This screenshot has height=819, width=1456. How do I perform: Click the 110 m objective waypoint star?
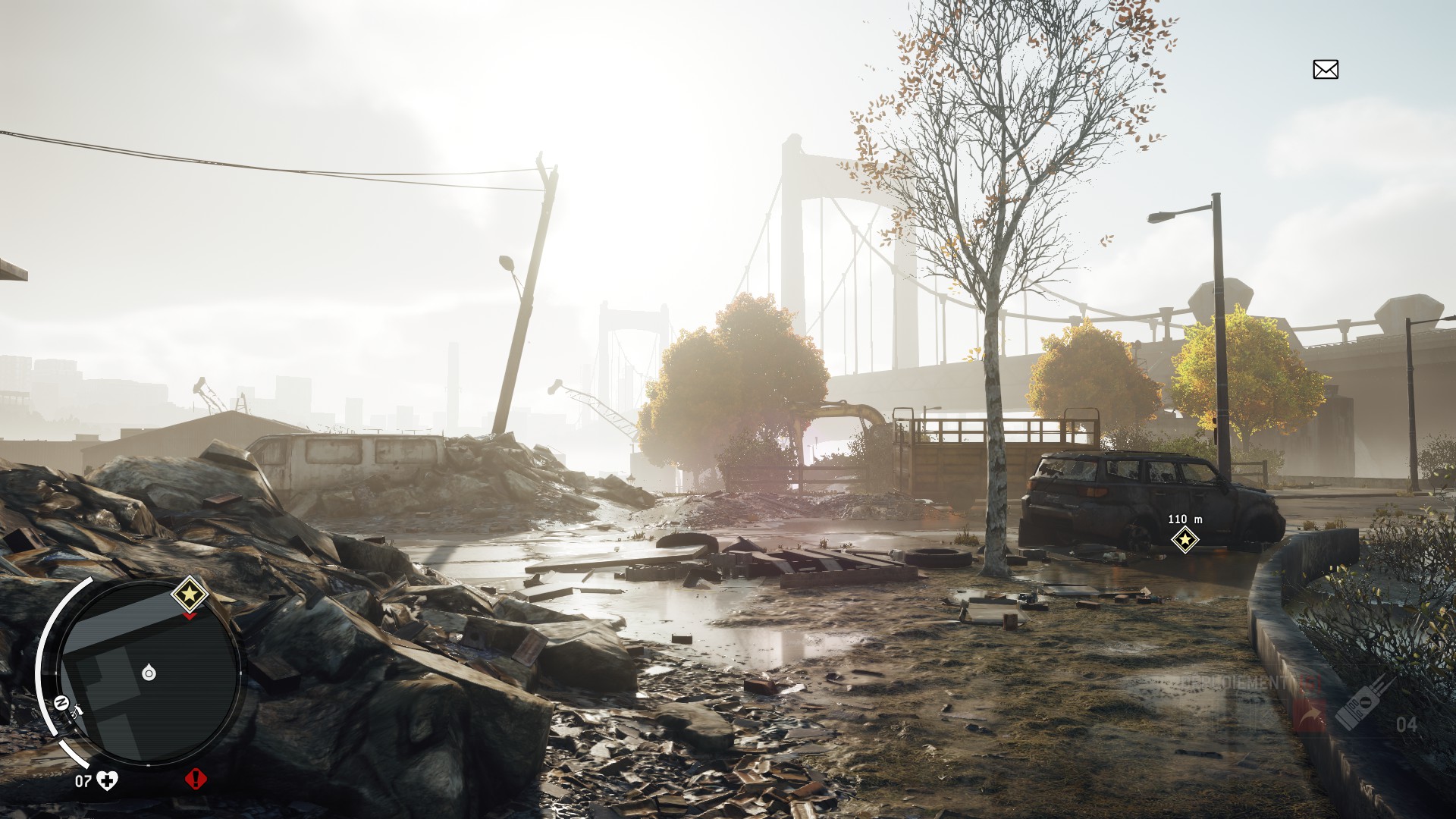click(1185, 539)
